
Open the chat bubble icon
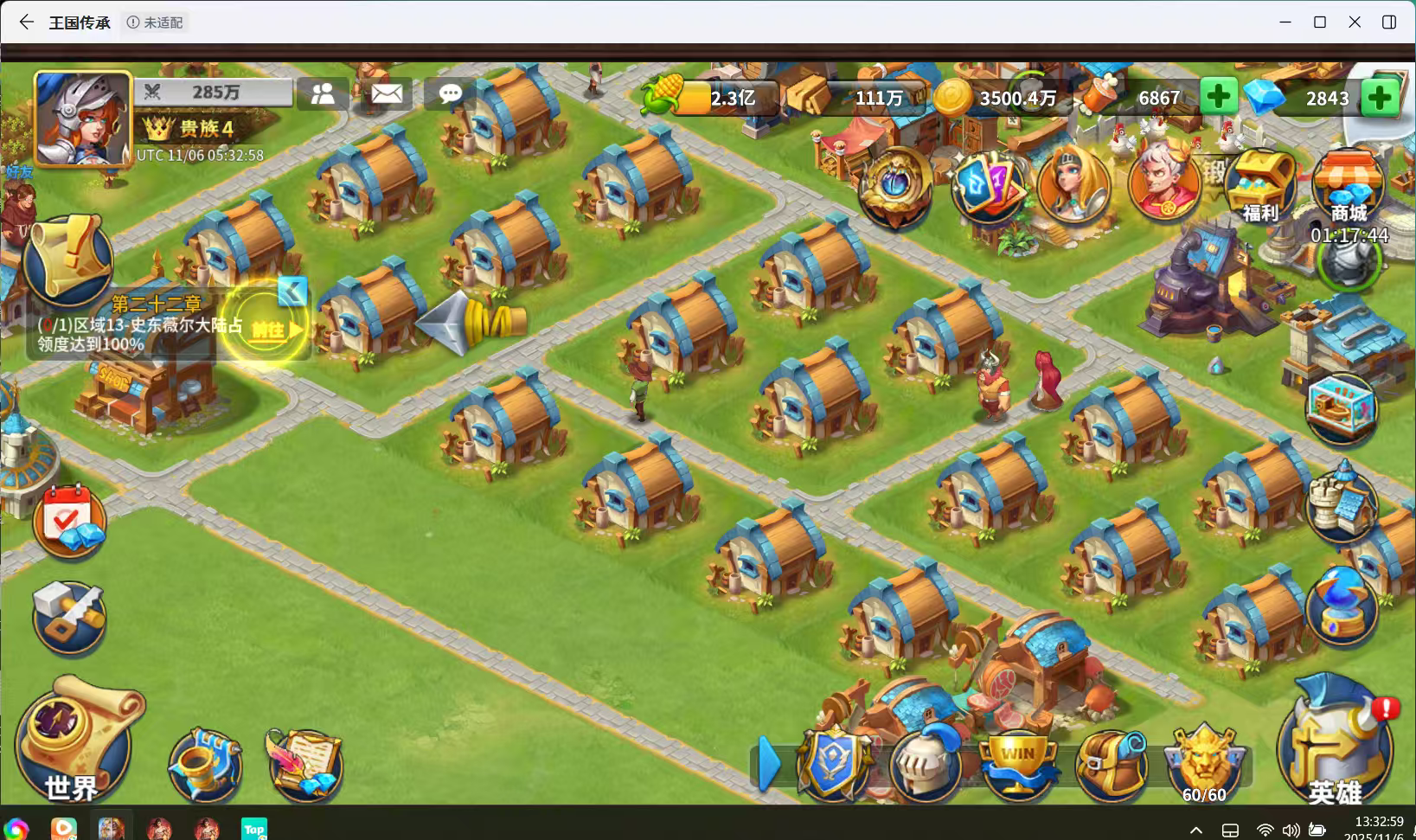[449, 95]
